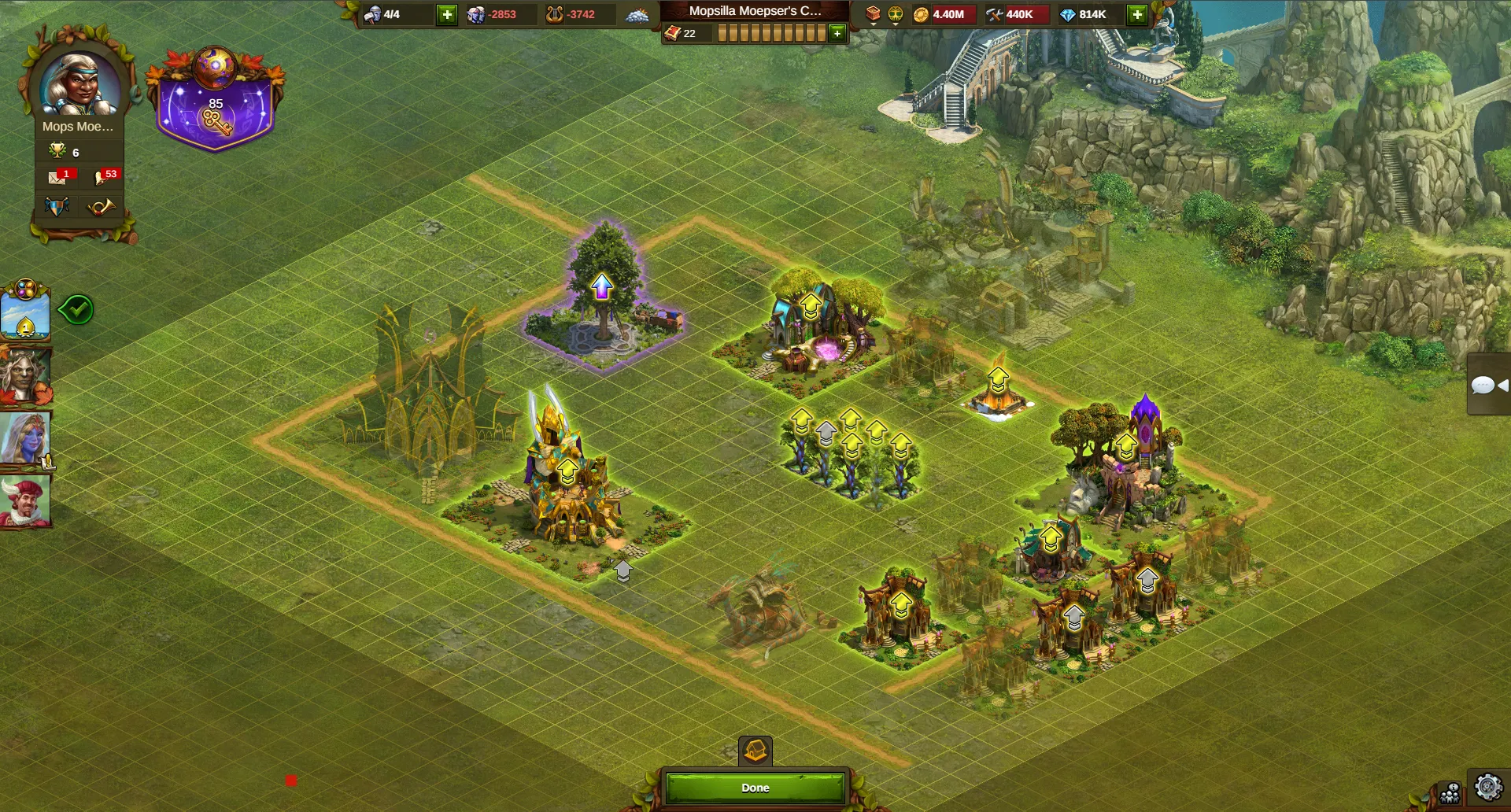Open the rankings trophy entry
The width and height of the screenshot is (1511, 812).
pyautogui.click(x=65, y=152)
